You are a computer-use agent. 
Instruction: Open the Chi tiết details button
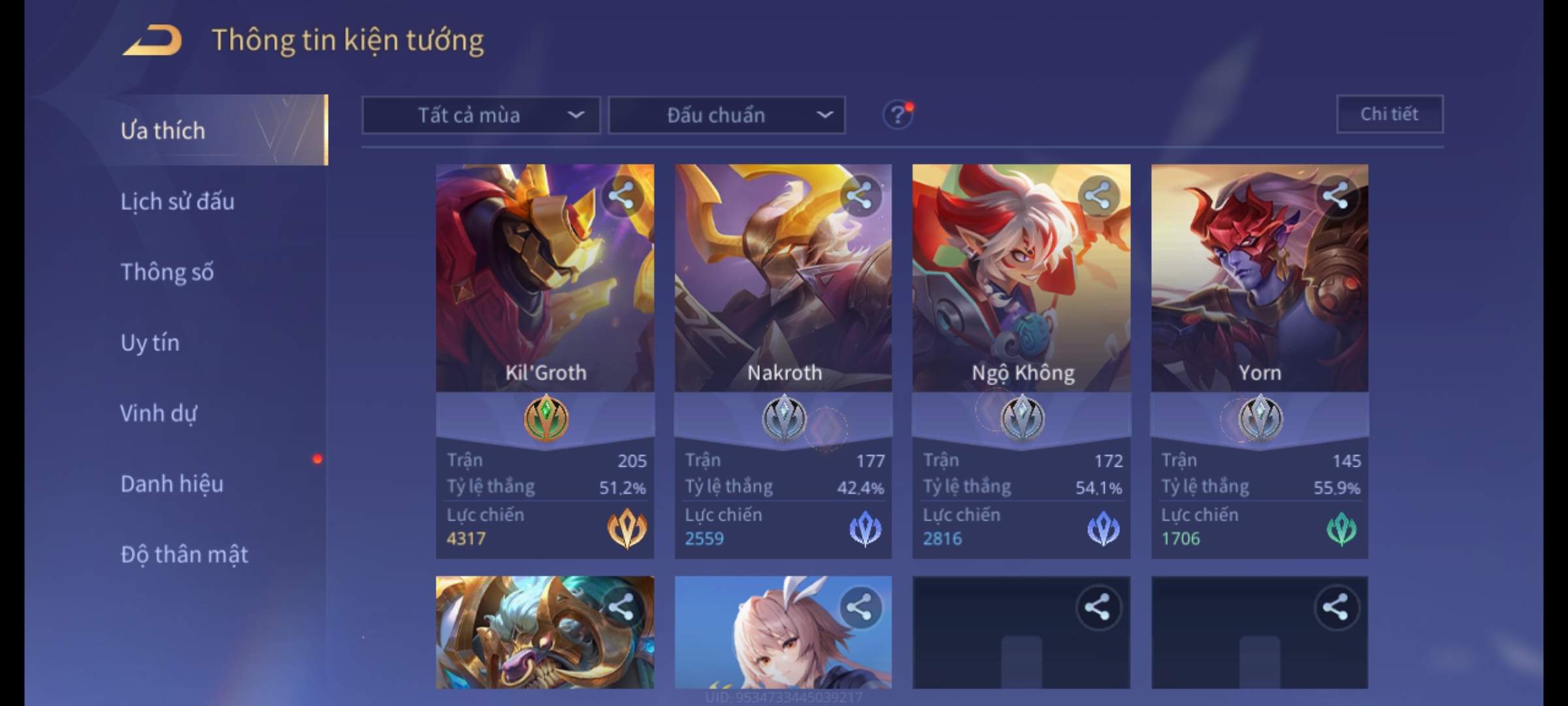(x=1389, y=114)
